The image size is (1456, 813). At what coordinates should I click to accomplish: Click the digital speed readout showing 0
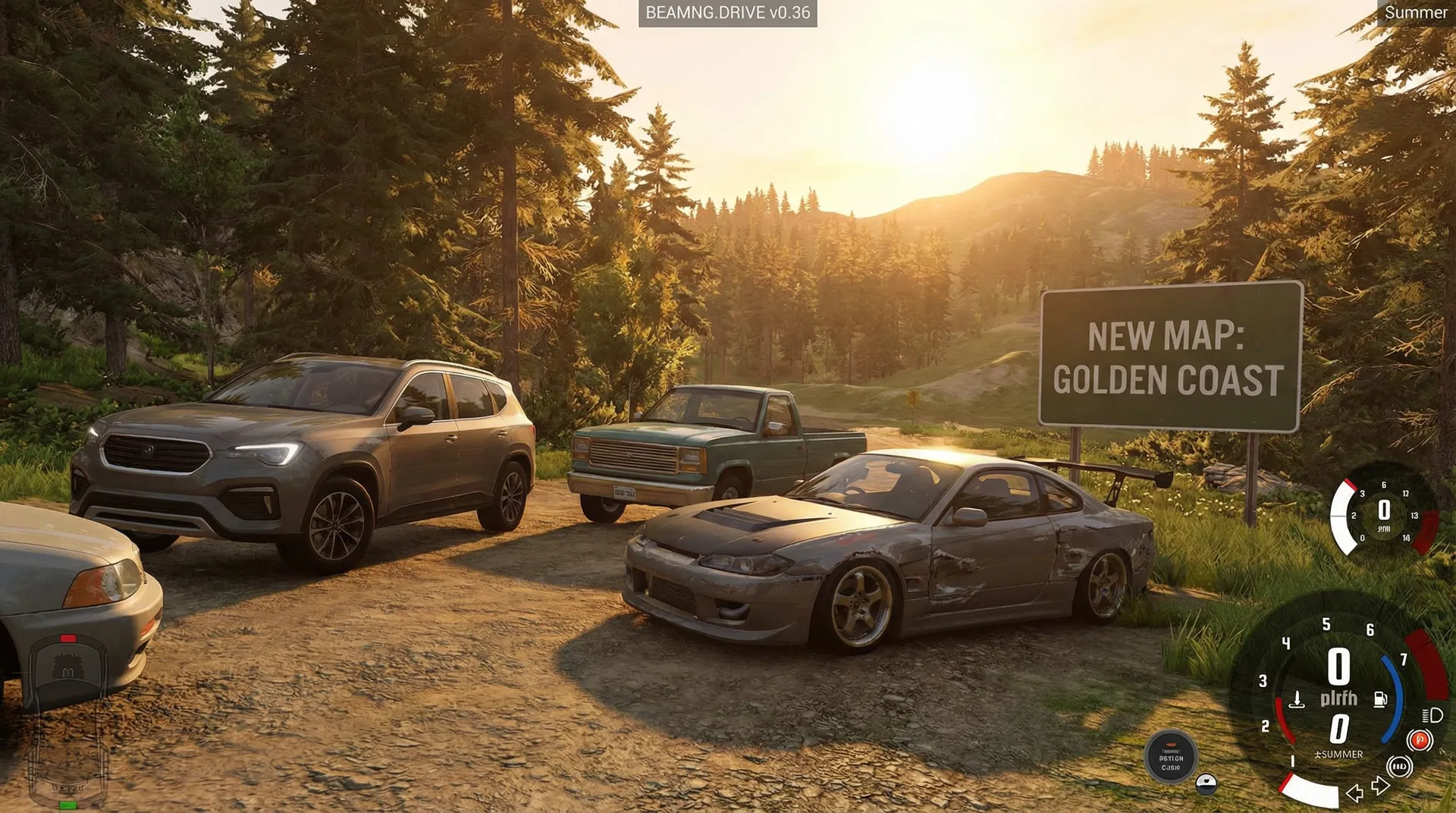pyautogui.click(x=1338, y=664)
